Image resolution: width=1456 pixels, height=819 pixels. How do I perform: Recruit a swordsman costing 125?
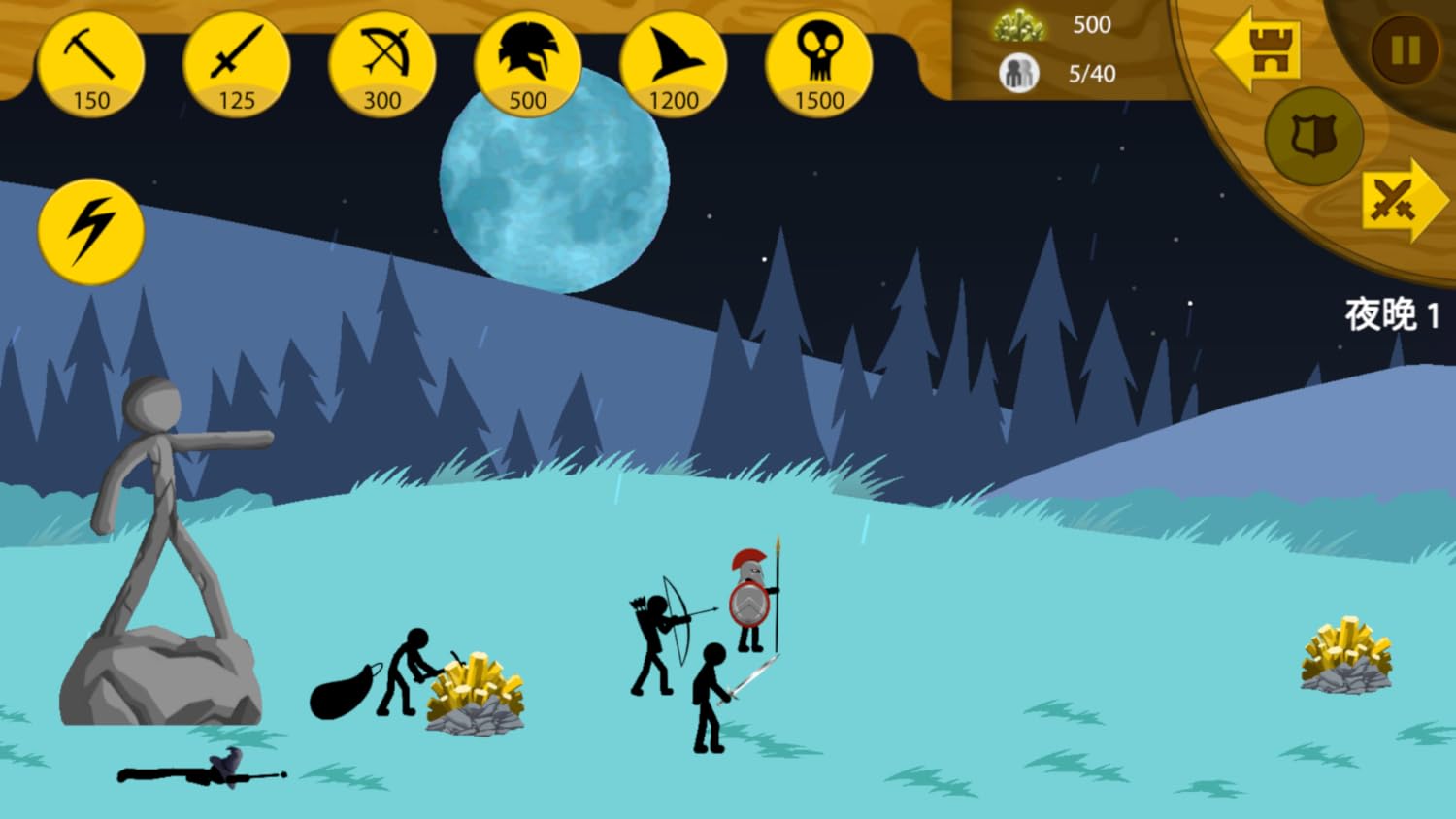click(237, 66)
